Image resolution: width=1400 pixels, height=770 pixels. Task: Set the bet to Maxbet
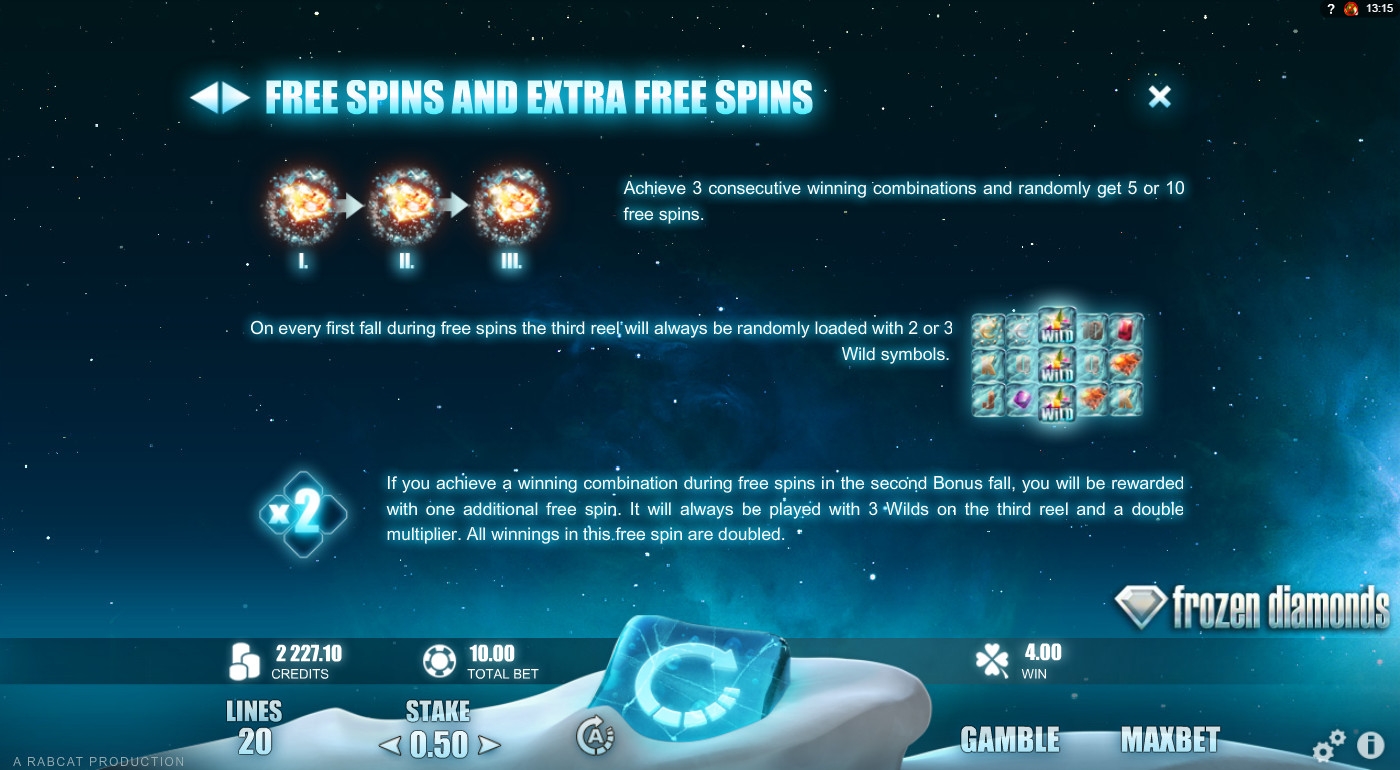tap(1170, 739)
